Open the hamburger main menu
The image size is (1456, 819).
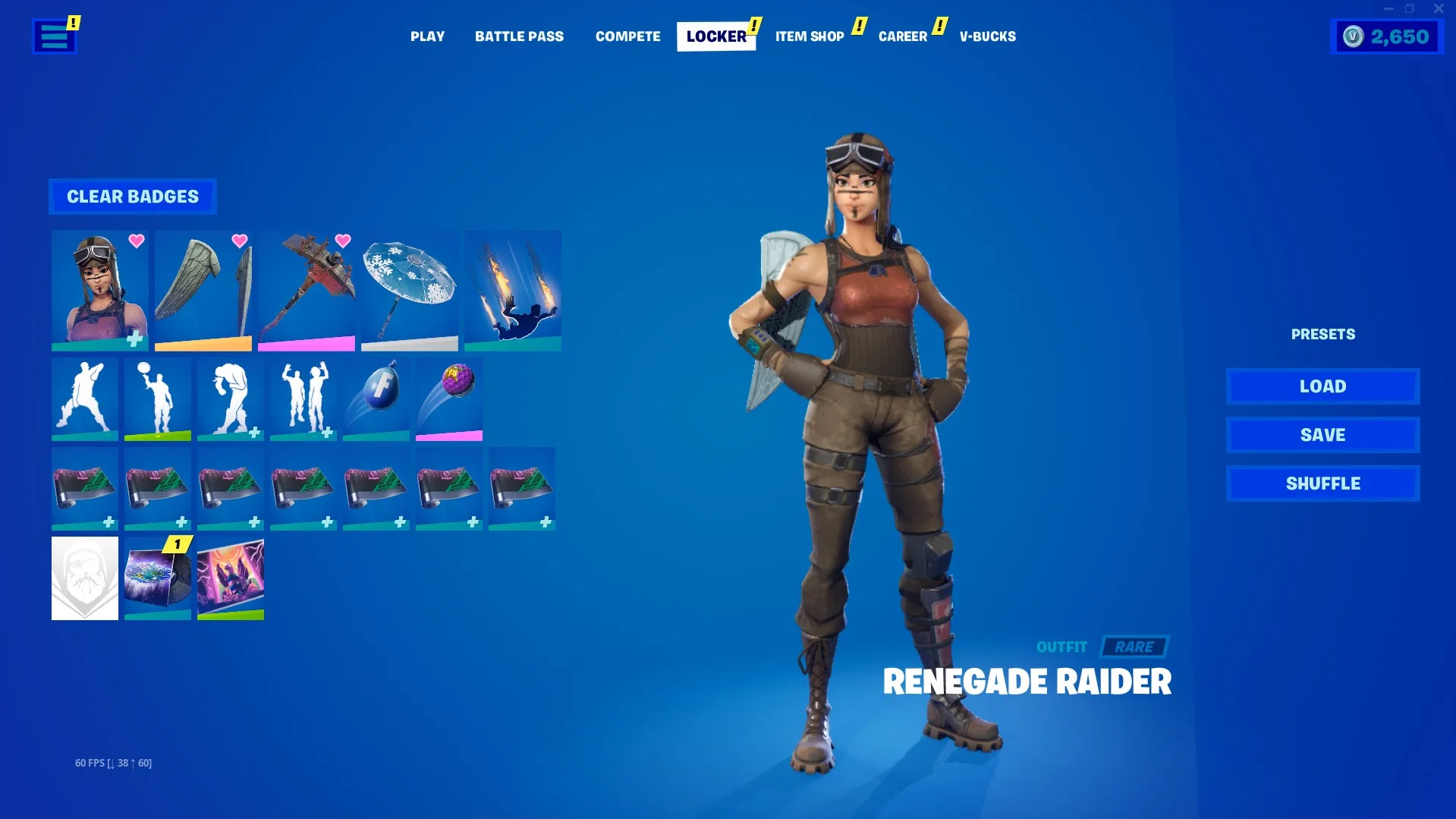tap(54, 36)
